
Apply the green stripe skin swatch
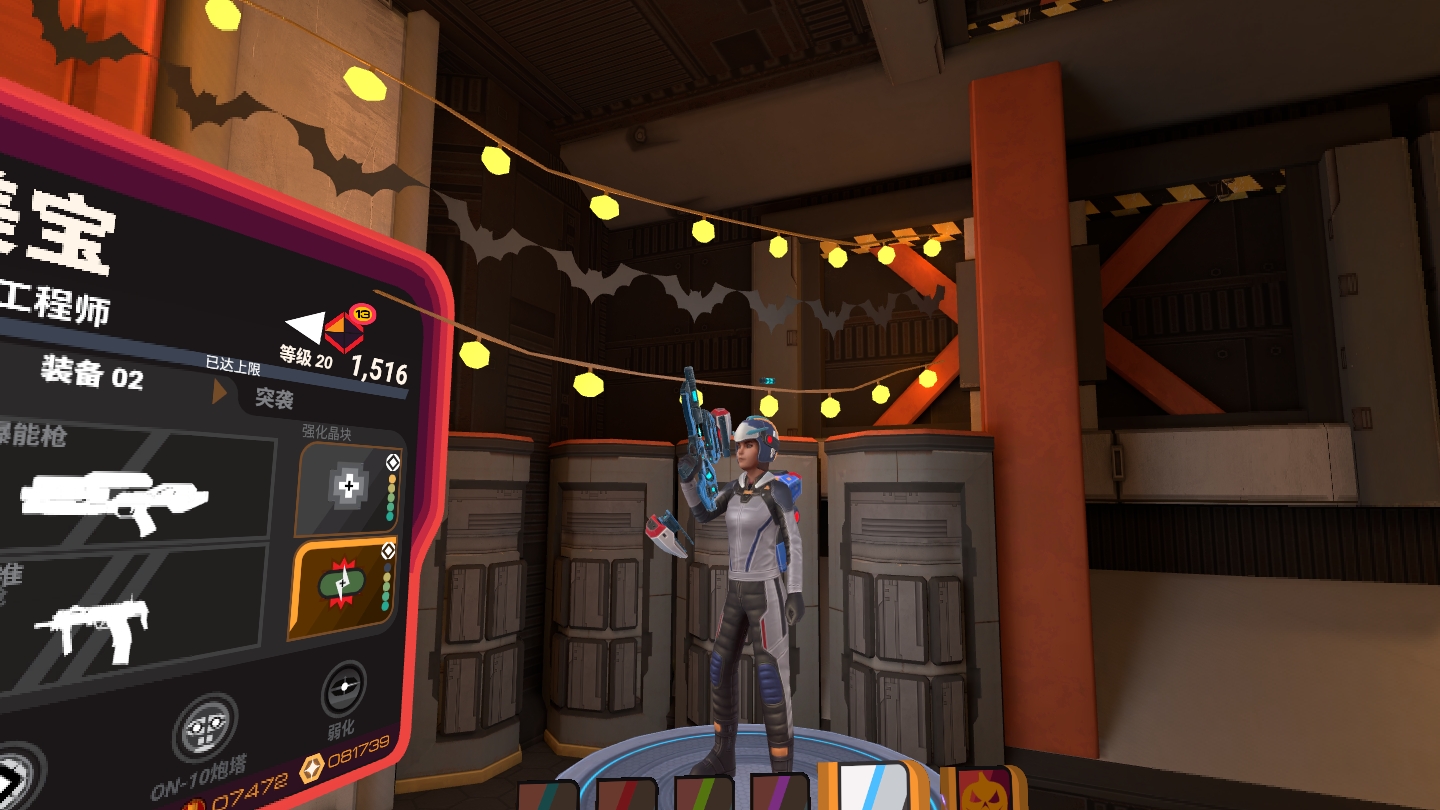[x=705, y=796]
